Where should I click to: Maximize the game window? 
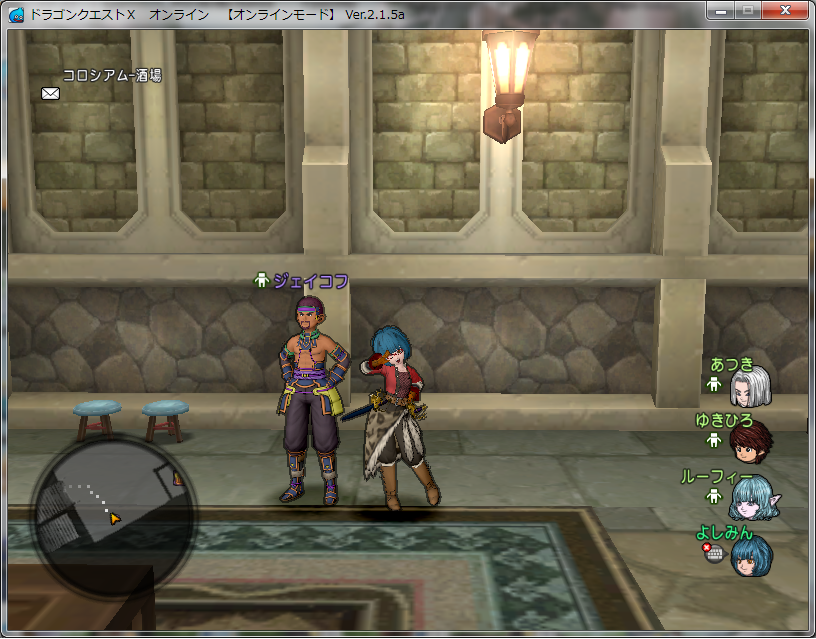click(748, 11)
